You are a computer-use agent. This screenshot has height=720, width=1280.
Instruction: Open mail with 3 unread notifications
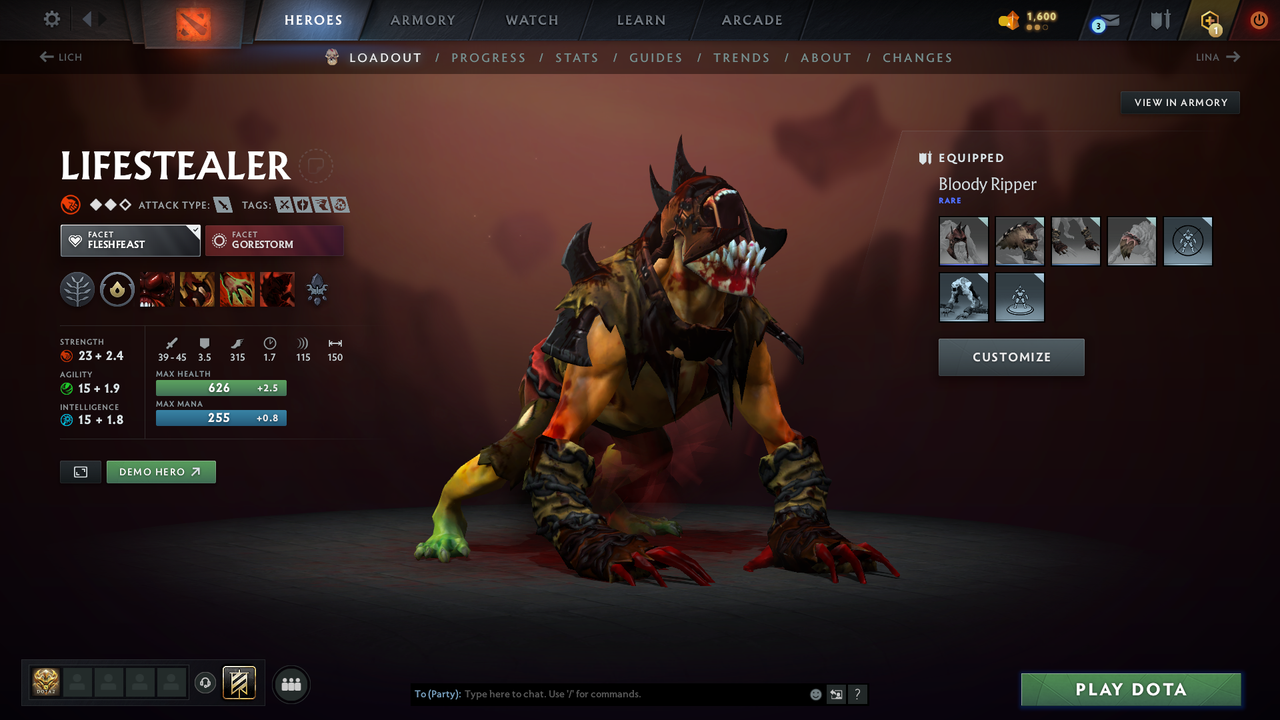coord(1104,20)
